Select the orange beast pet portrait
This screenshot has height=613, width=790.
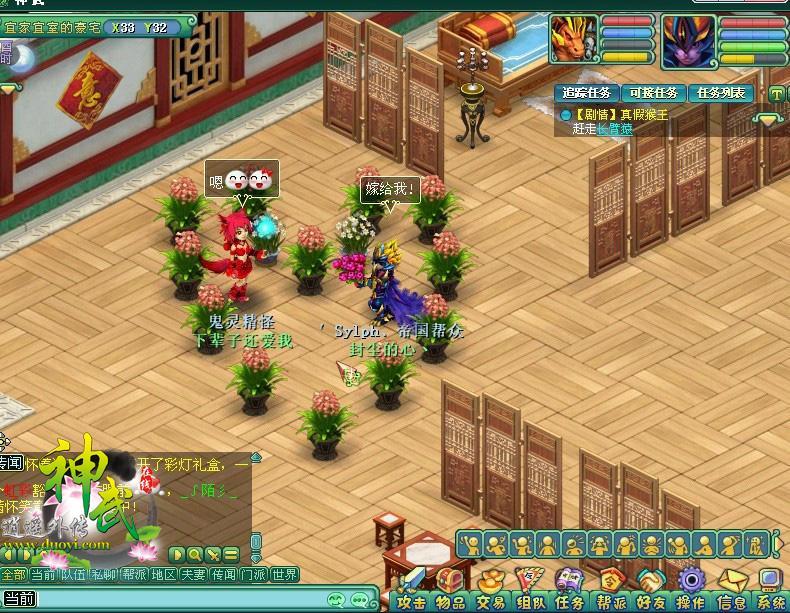pos(574,40)
